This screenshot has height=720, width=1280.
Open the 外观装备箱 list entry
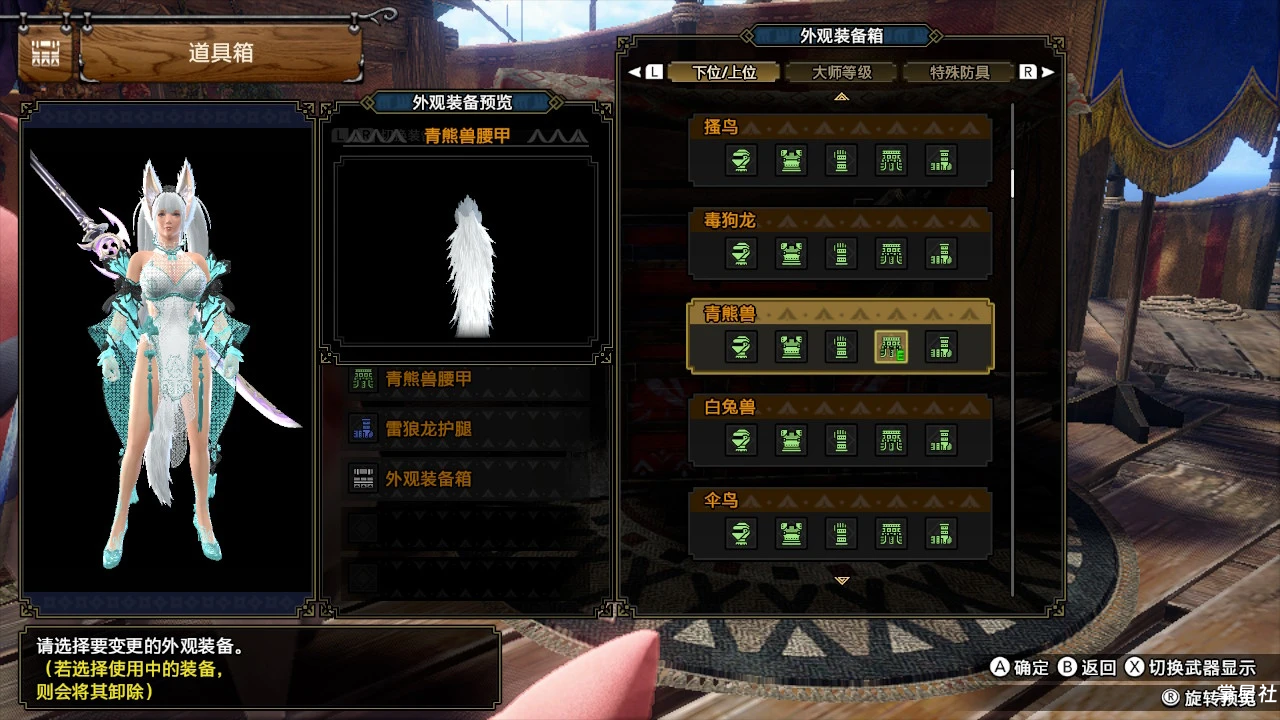point(470,479)
